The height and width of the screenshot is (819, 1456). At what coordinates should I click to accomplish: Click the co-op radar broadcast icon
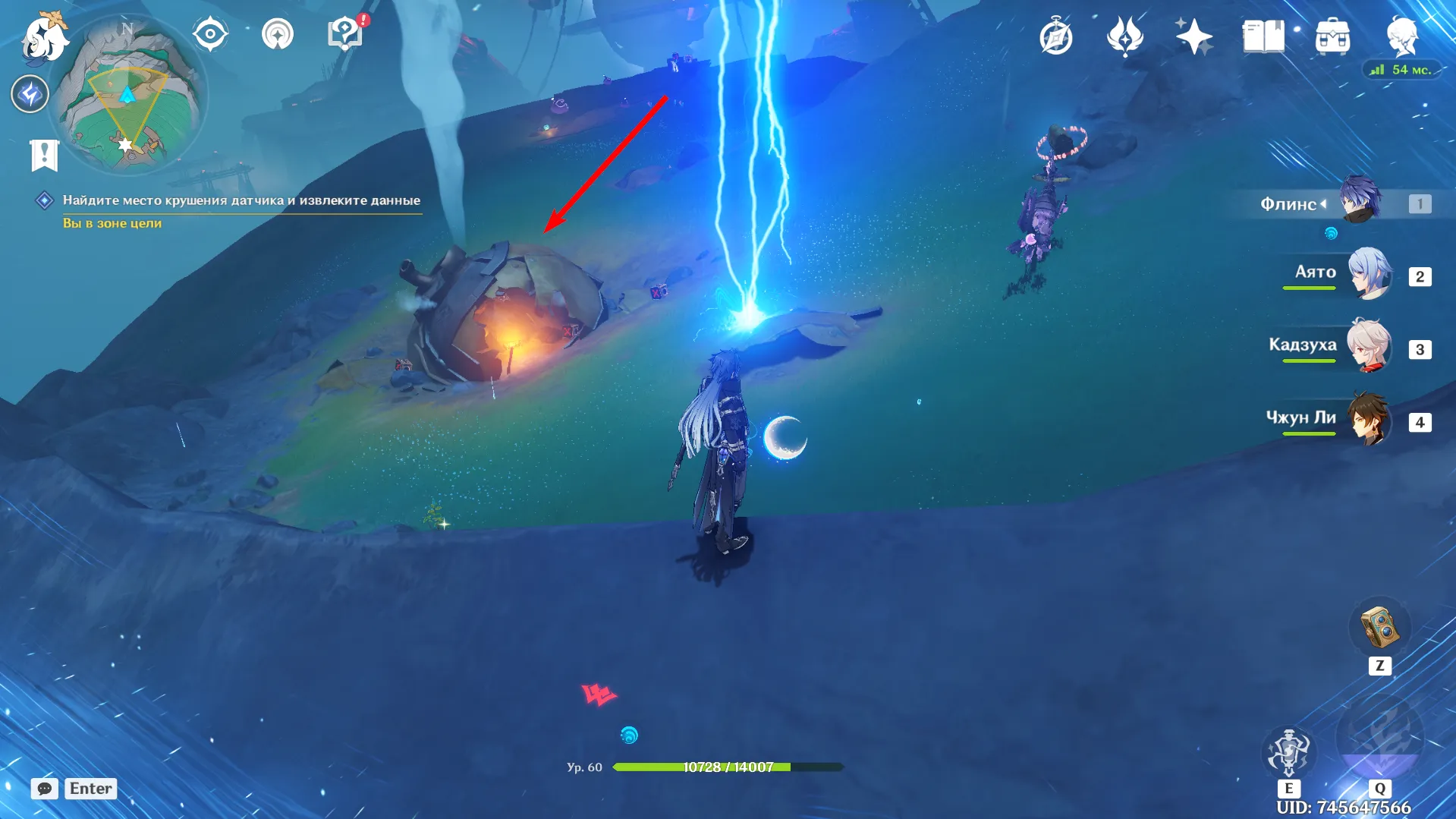point(278,32)
